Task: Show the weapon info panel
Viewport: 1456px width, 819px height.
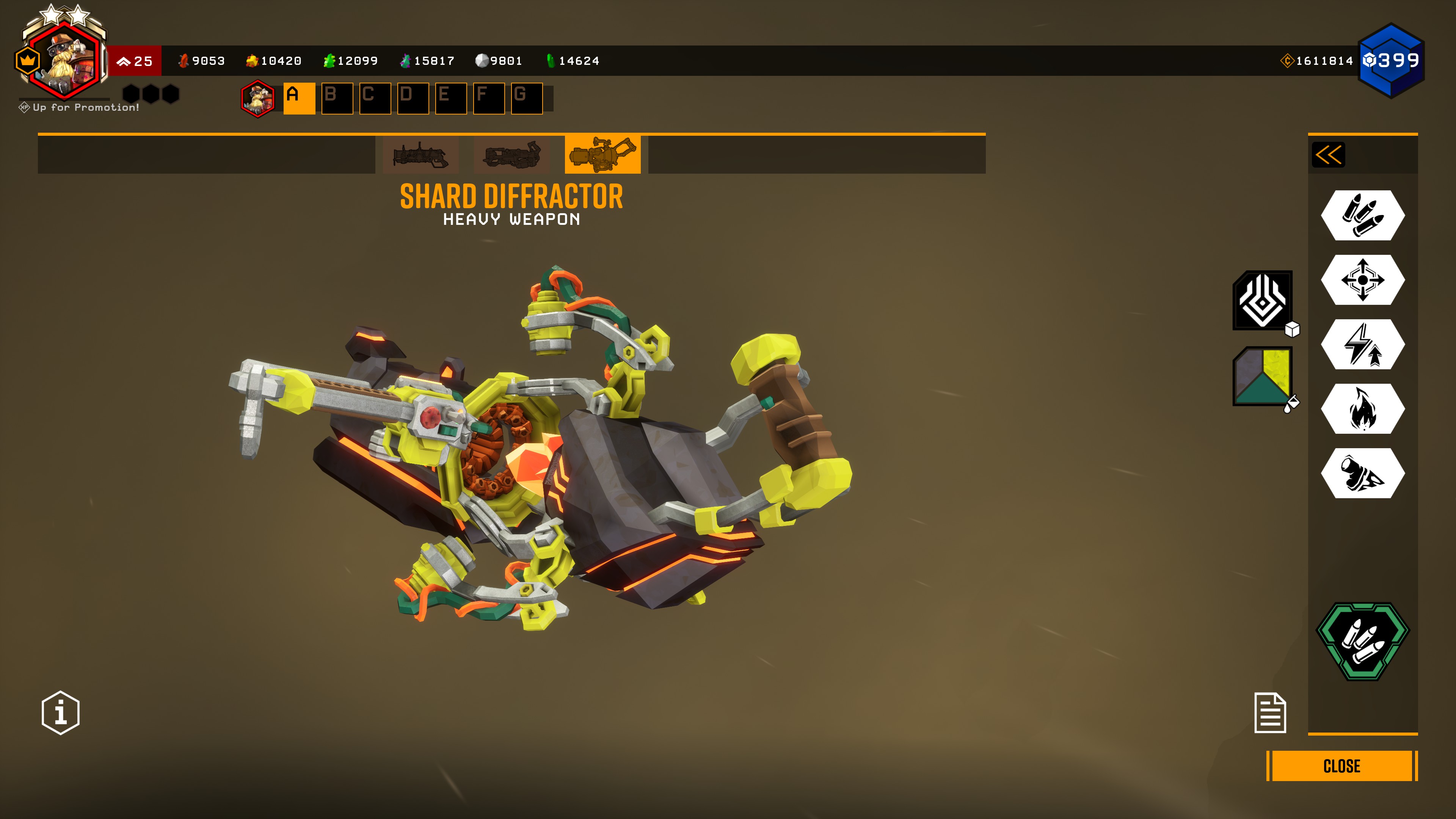Action: [61, 713]
